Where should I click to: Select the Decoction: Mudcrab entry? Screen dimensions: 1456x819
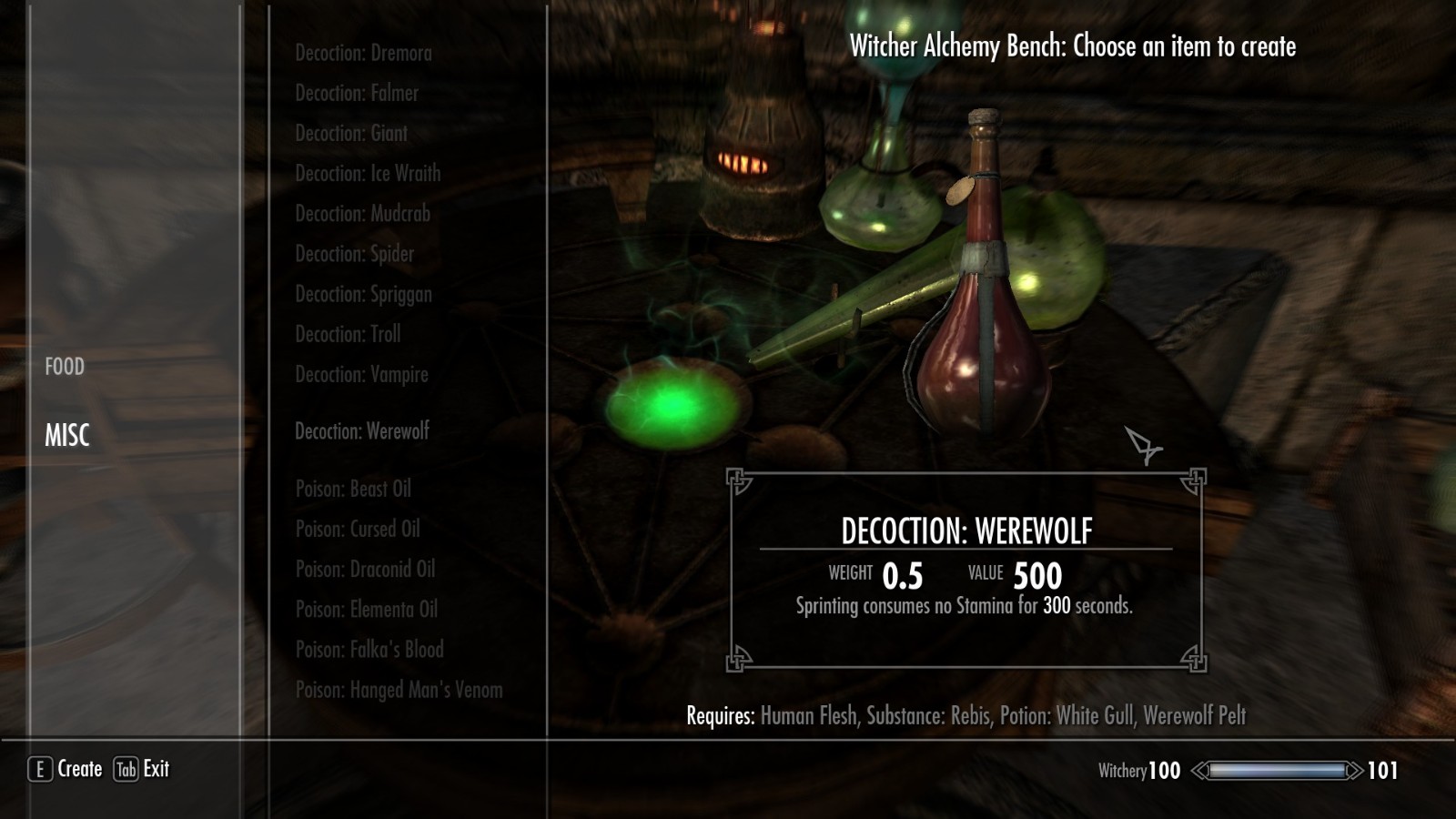point(362,214)
